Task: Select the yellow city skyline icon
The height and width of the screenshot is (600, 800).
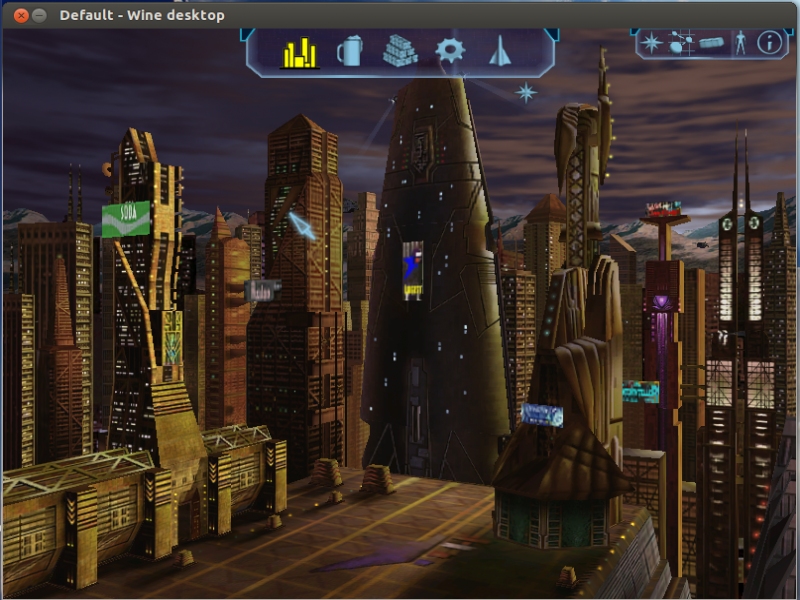Action: (x=299, y=52)
